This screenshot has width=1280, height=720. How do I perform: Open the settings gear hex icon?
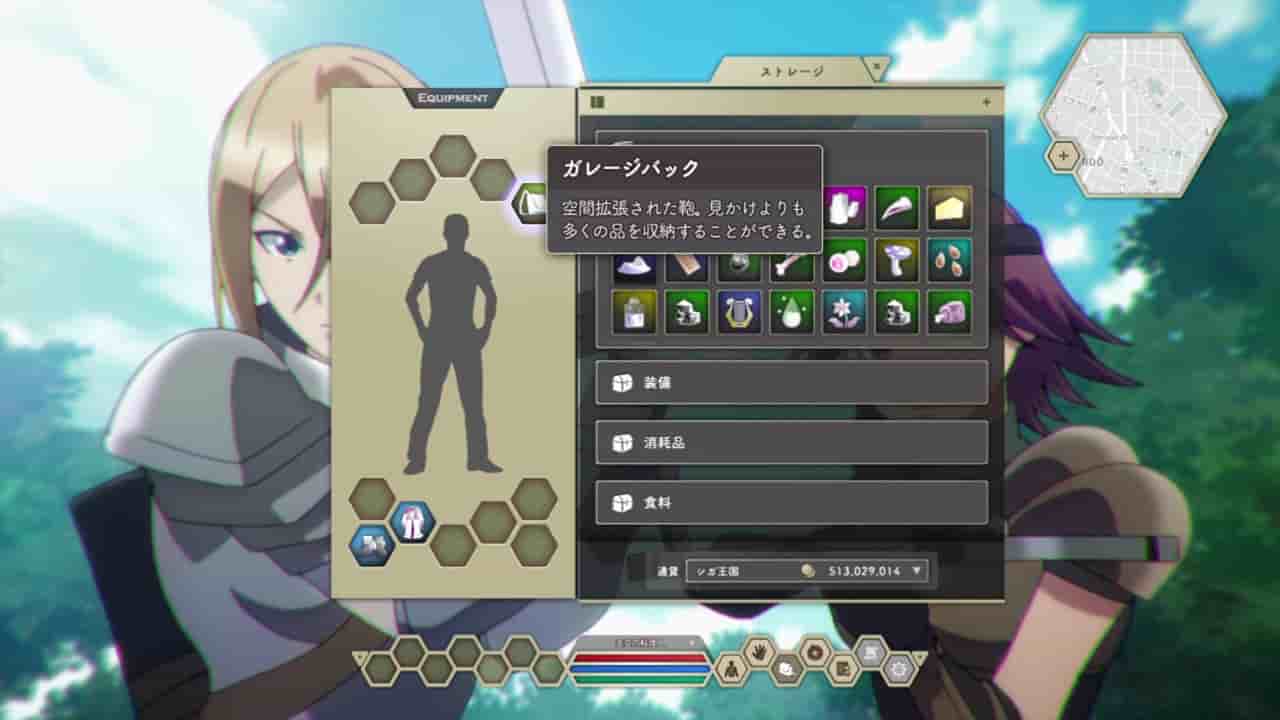pos(901,669)
